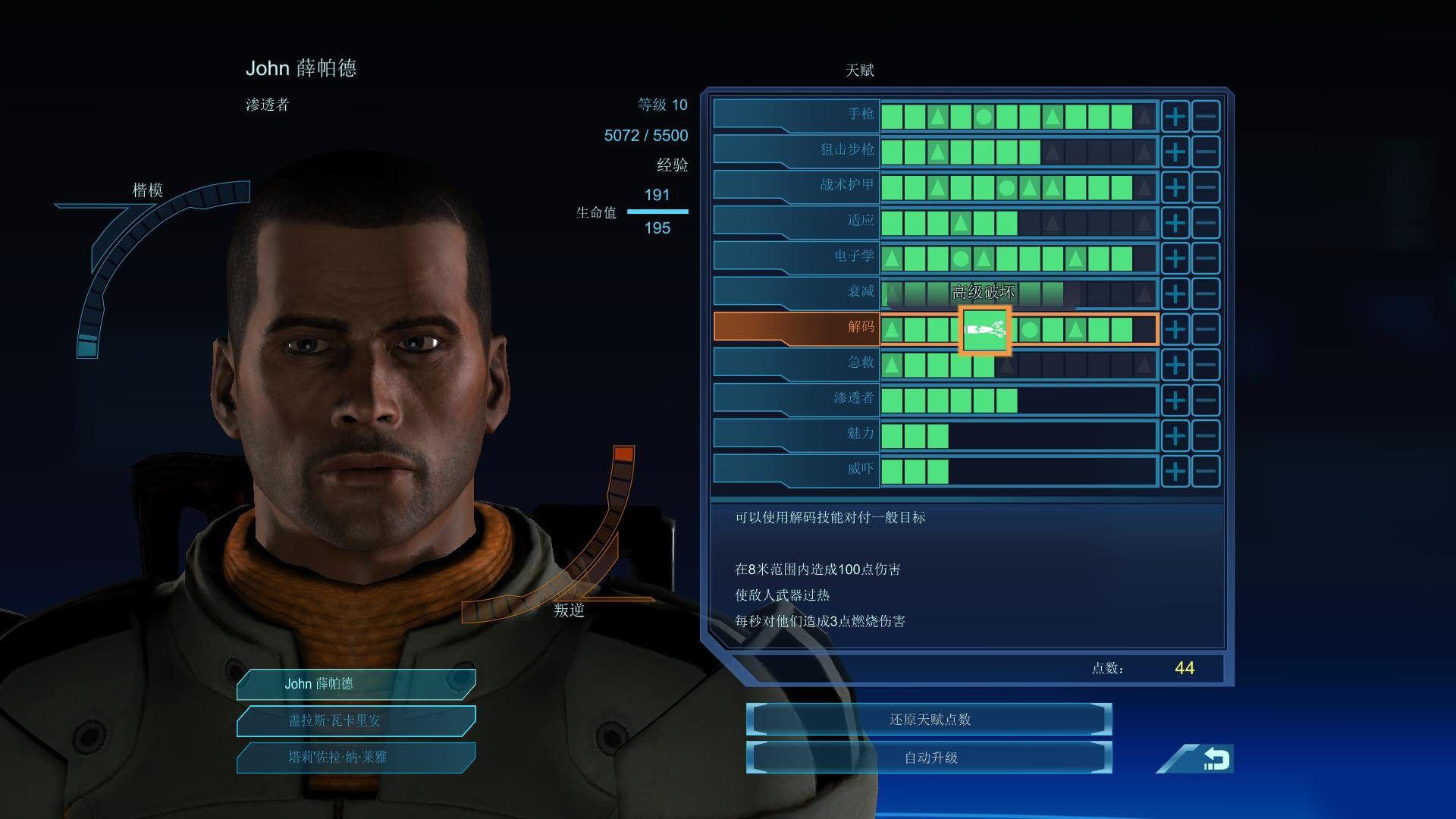Increase the 电子学 talent level

(1175, 259)
